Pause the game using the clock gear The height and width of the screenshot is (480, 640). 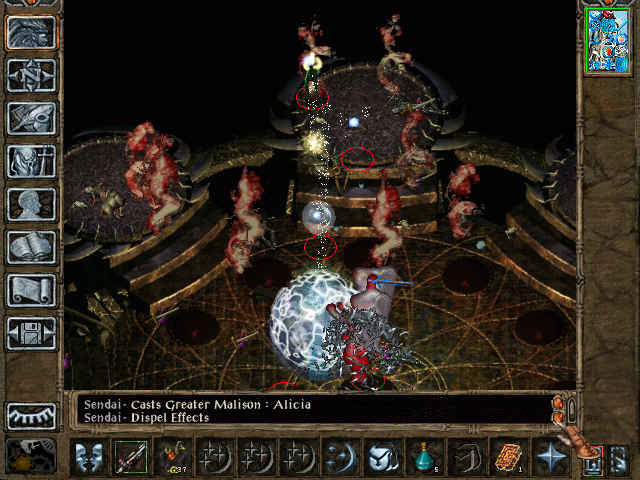(x=29, y=455)
